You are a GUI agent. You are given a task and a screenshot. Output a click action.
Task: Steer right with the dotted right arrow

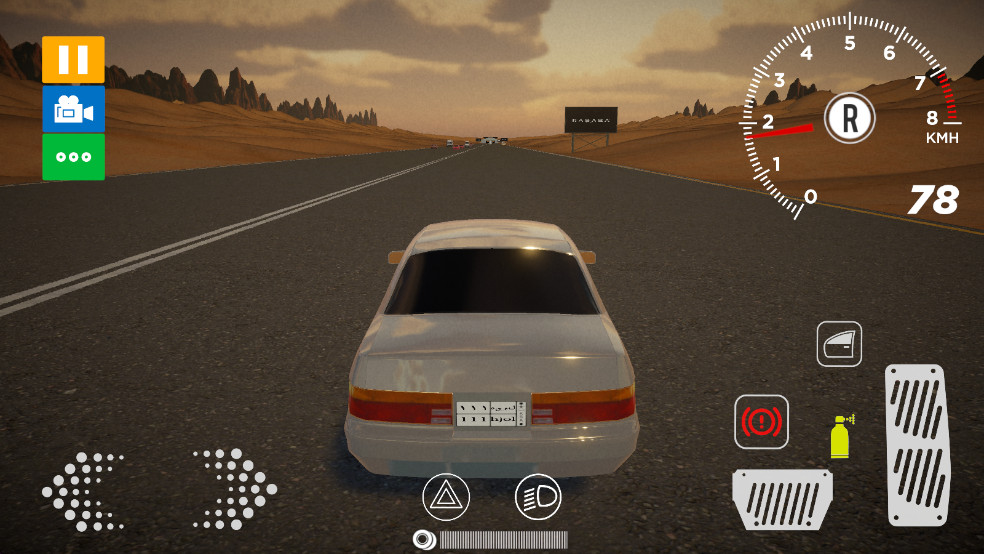pos(235,489)
